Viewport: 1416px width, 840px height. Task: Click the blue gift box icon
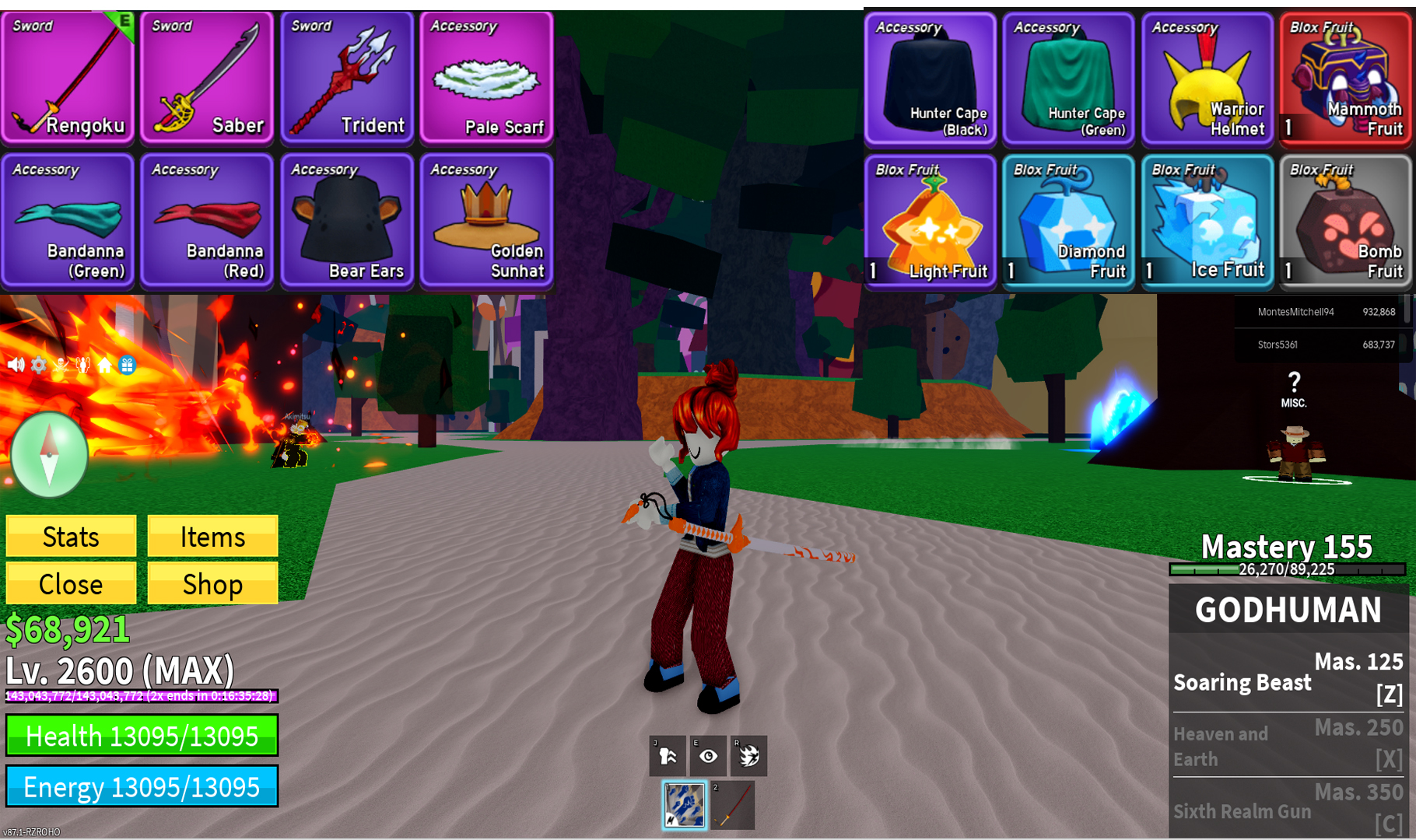pyautogui.click(x=128, y=365)
